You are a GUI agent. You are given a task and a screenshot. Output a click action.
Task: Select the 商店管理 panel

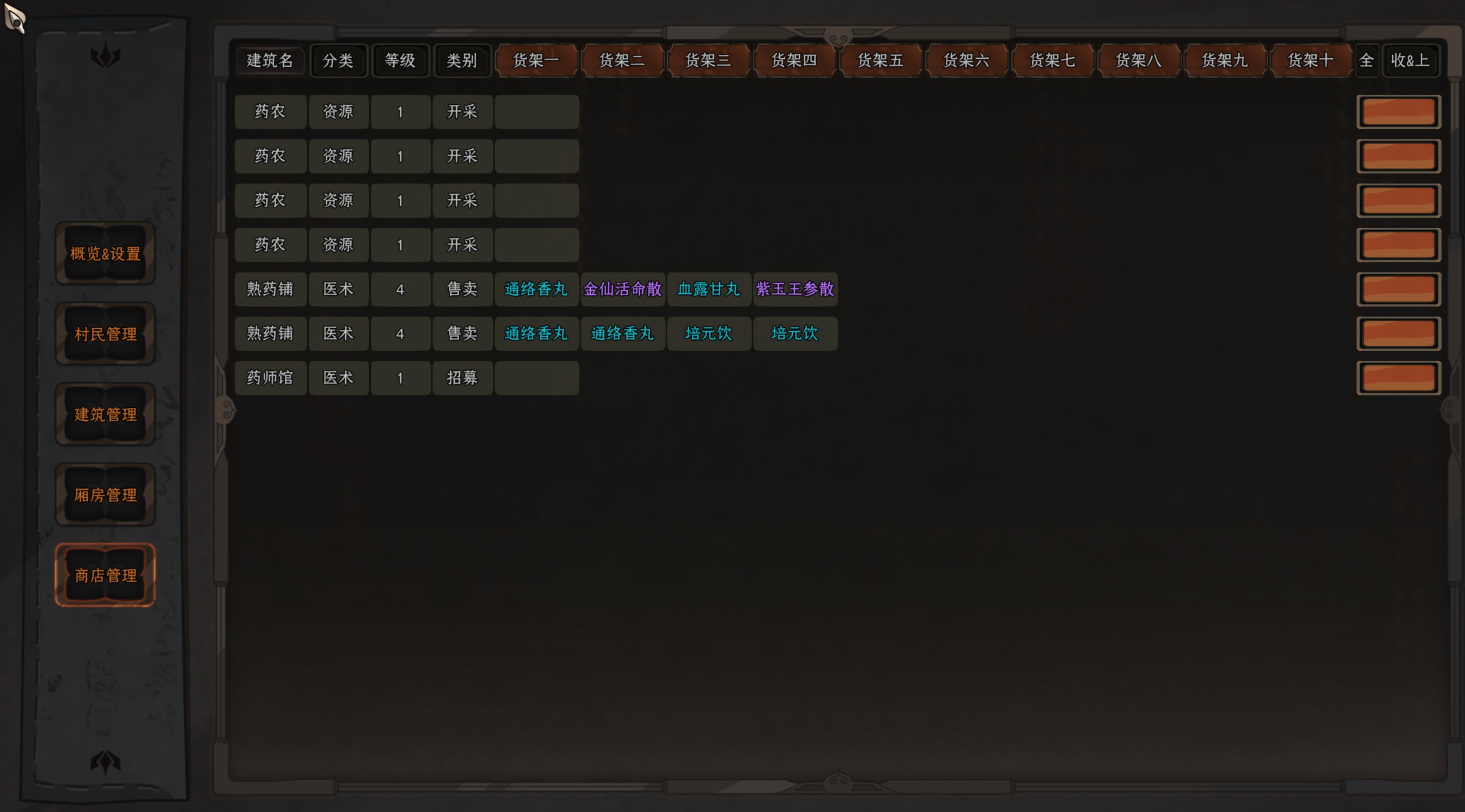(105, 575)
